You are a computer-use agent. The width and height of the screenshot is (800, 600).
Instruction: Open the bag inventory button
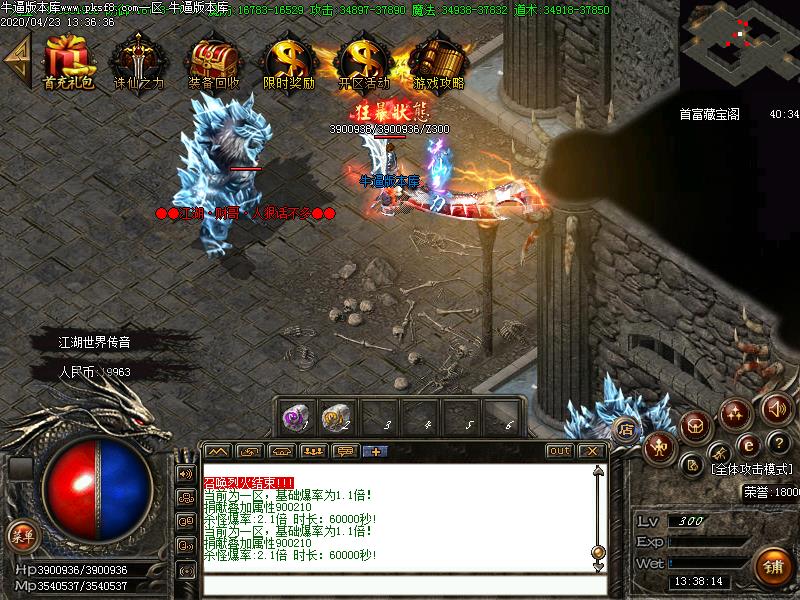696,427
